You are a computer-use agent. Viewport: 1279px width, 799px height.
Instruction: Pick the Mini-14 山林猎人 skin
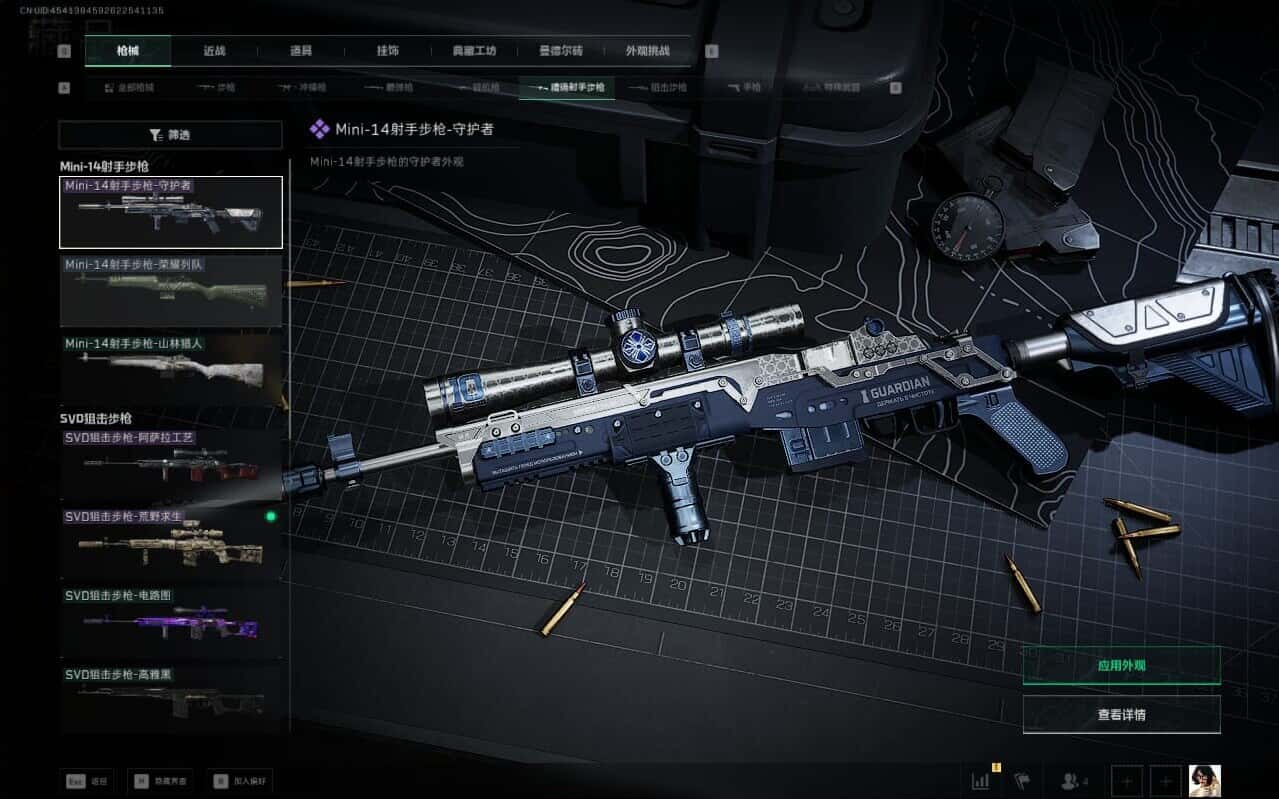171,370
